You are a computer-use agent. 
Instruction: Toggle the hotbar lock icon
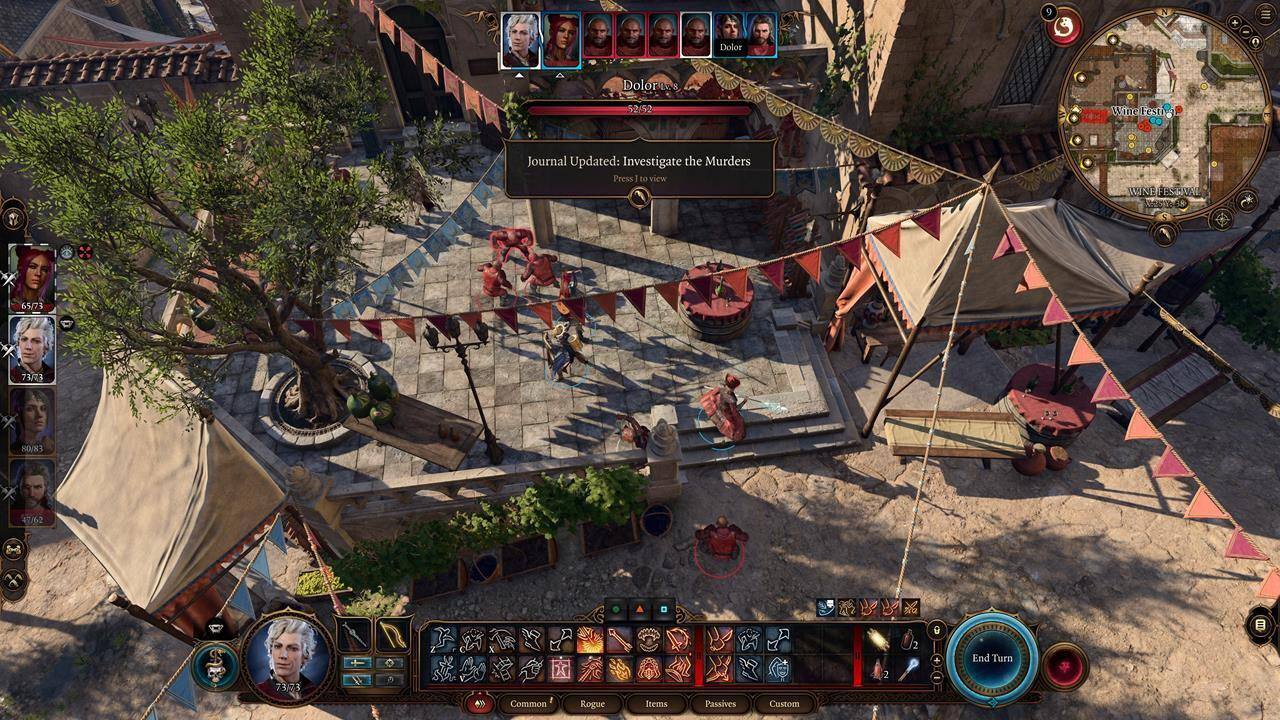coord(937,630)
